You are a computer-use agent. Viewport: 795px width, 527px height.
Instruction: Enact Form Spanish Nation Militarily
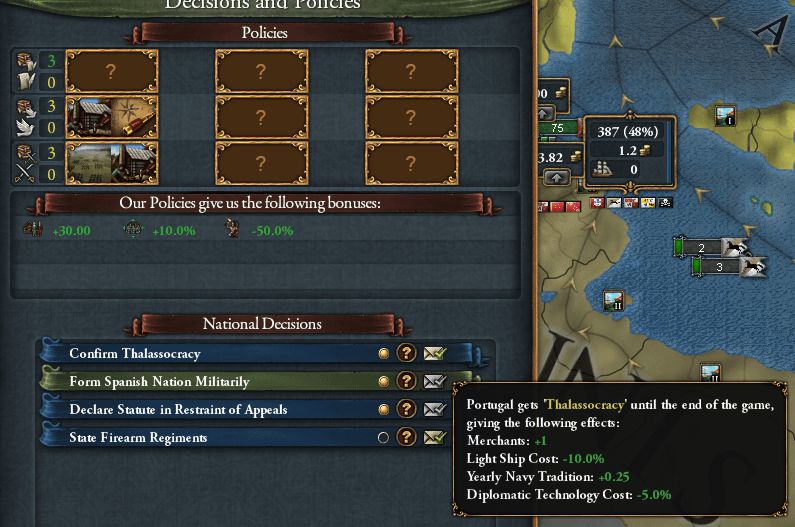435,382
